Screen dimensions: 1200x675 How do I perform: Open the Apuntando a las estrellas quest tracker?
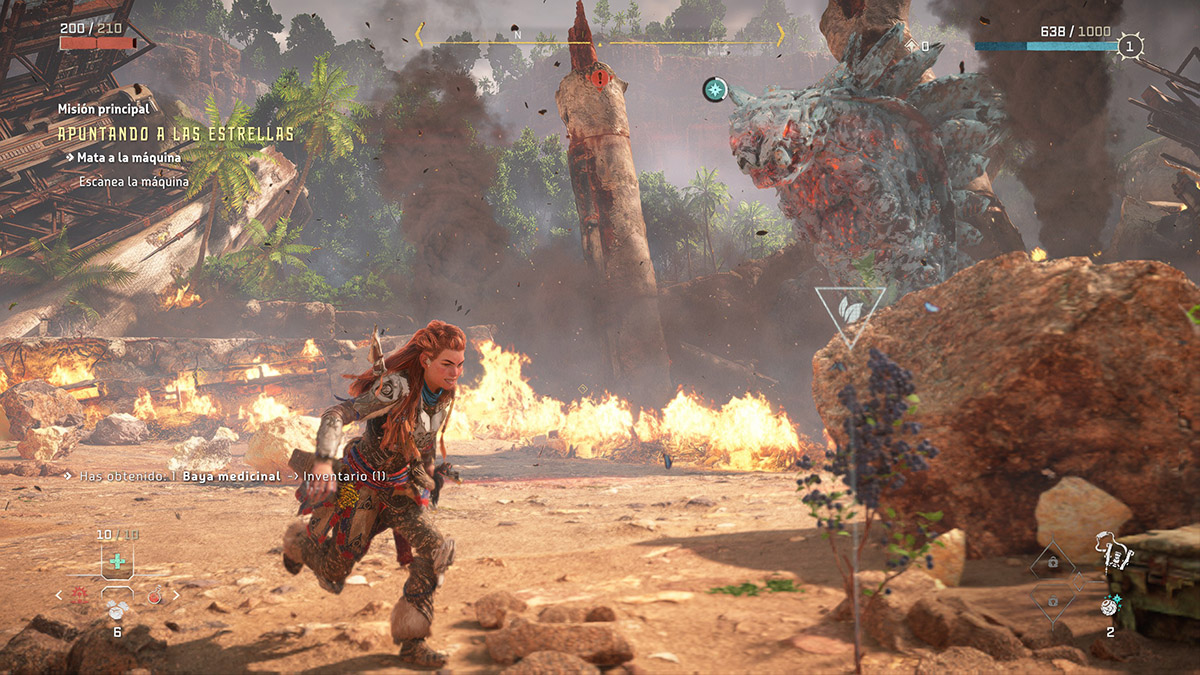pos(175,133)
